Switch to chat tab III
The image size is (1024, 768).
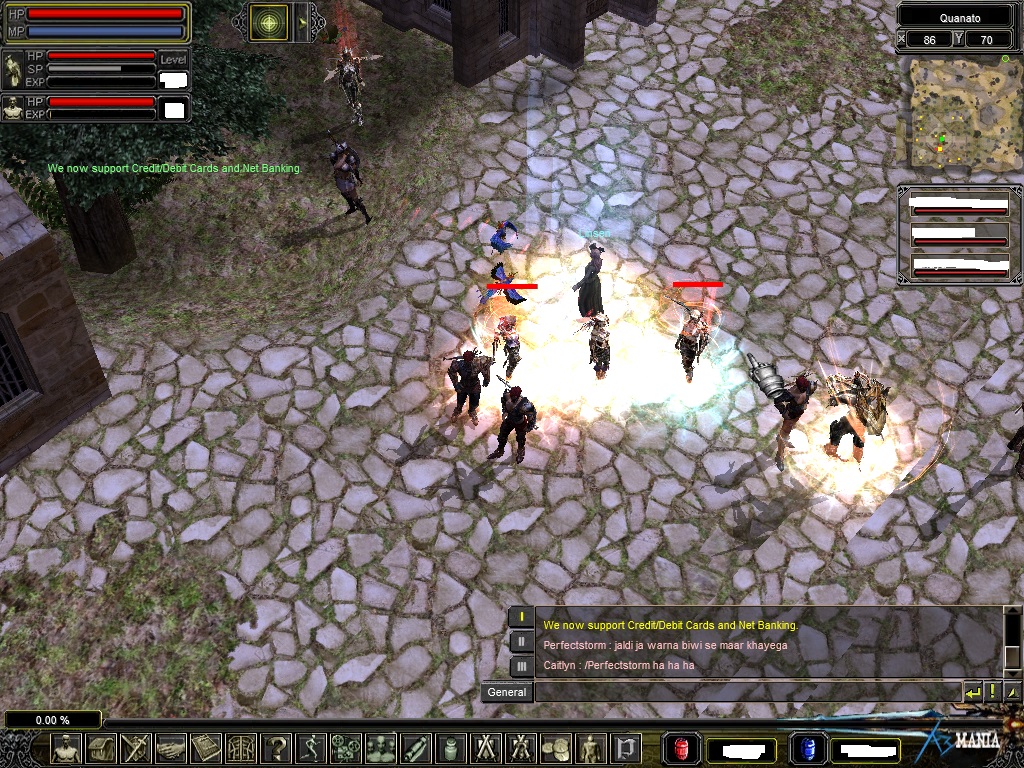pyautogui.click(x=521, y=665)
